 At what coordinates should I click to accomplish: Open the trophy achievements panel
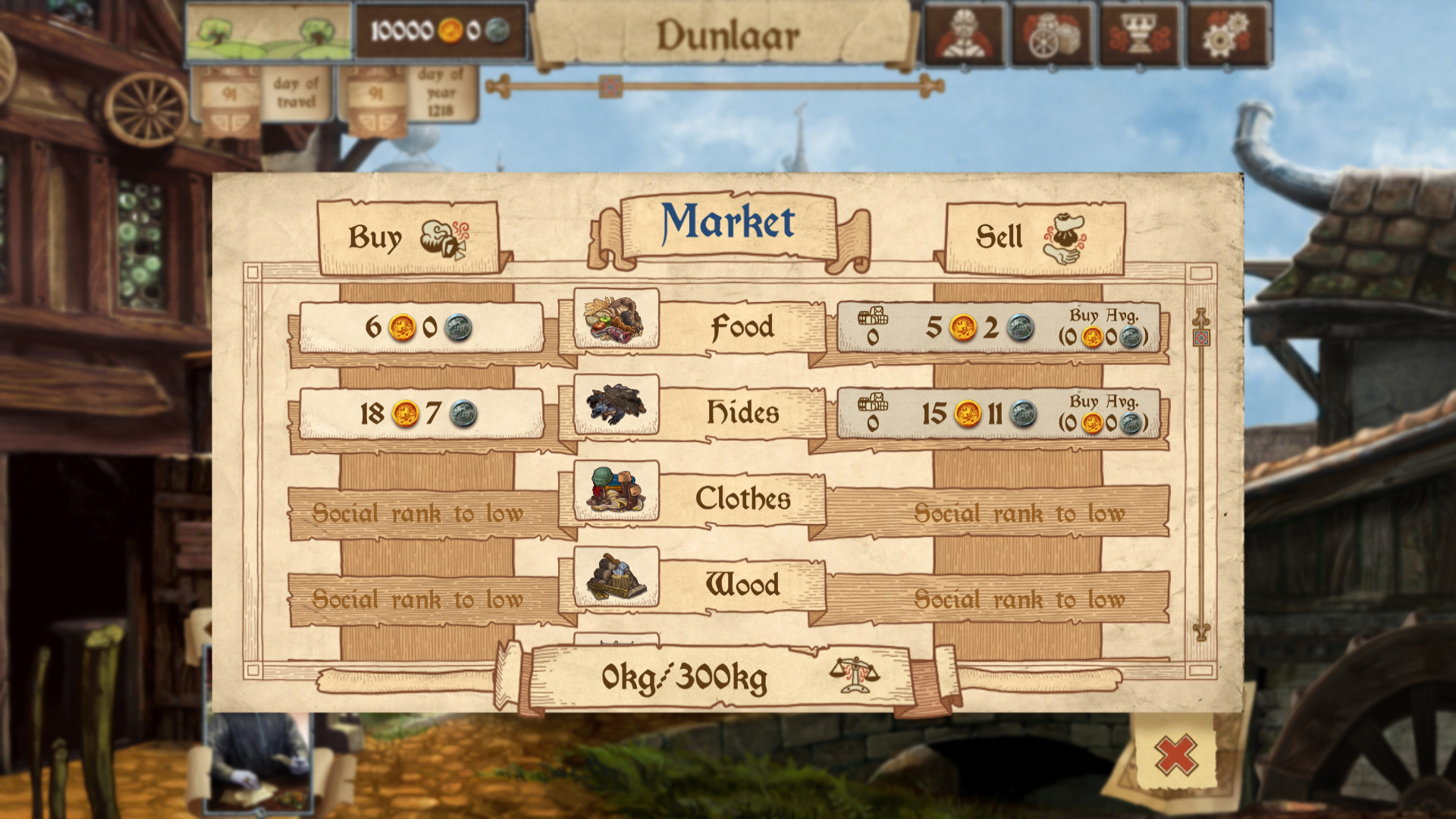click(x=1141, y=33)
